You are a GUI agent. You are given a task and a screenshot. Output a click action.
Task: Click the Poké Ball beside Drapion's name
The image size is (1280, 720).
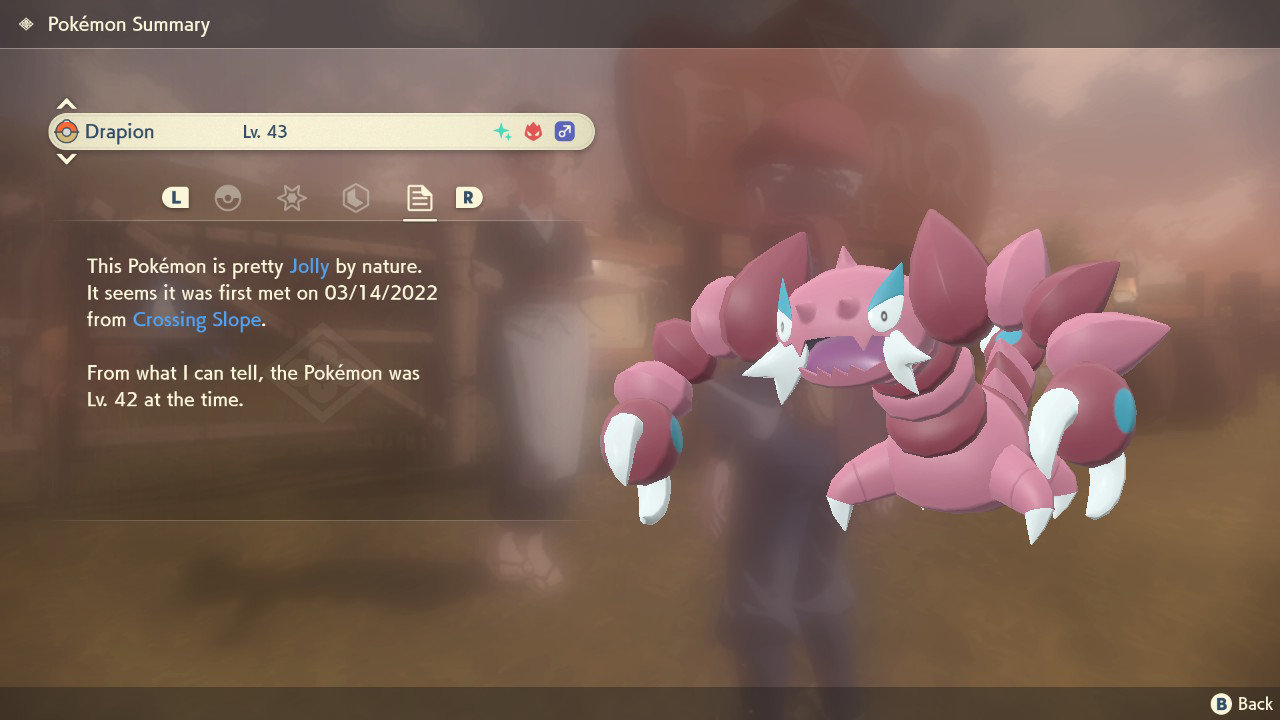(x=68, y=131)
